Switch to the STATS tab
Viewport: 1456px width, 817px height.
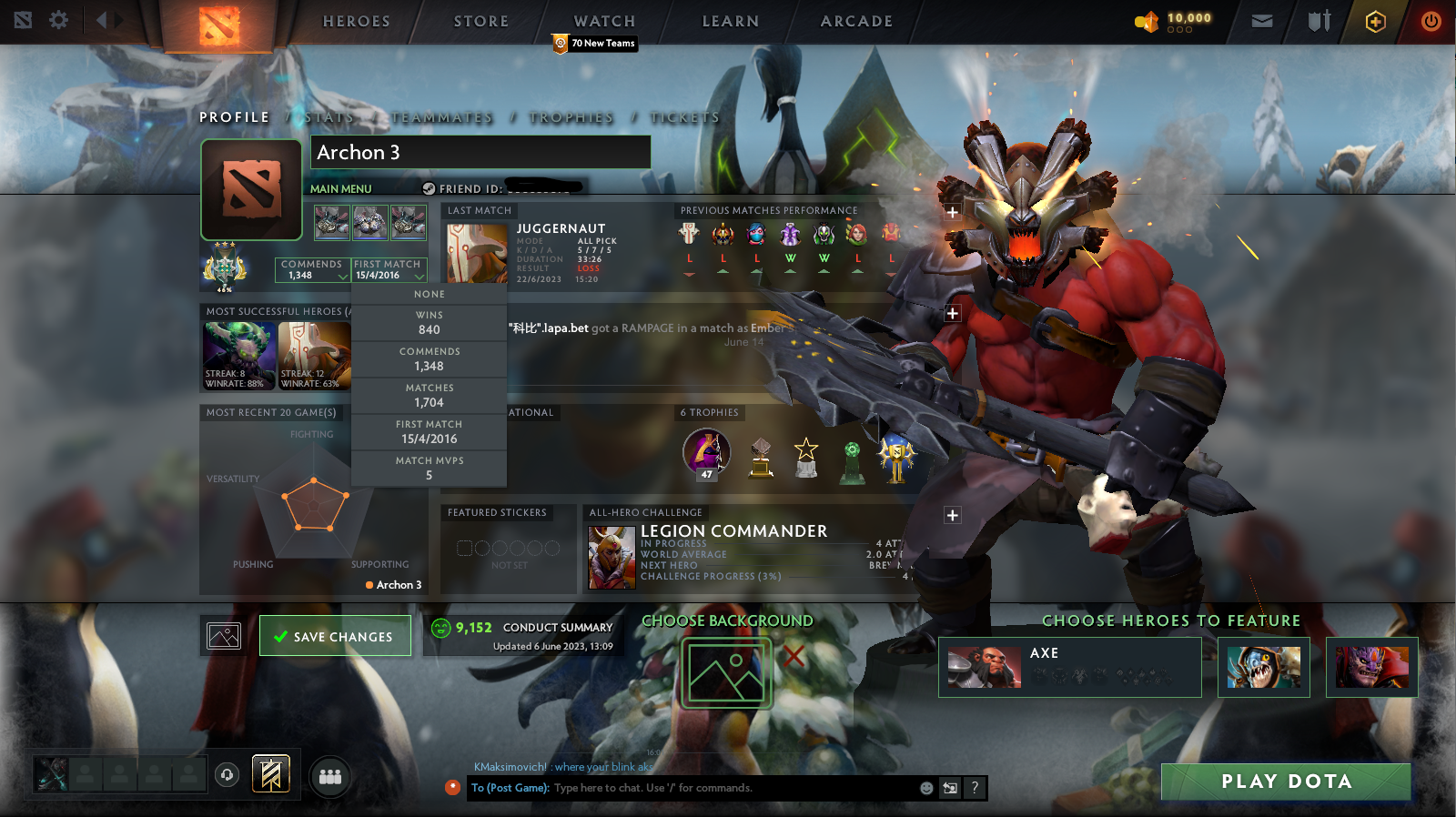(330, 116)
